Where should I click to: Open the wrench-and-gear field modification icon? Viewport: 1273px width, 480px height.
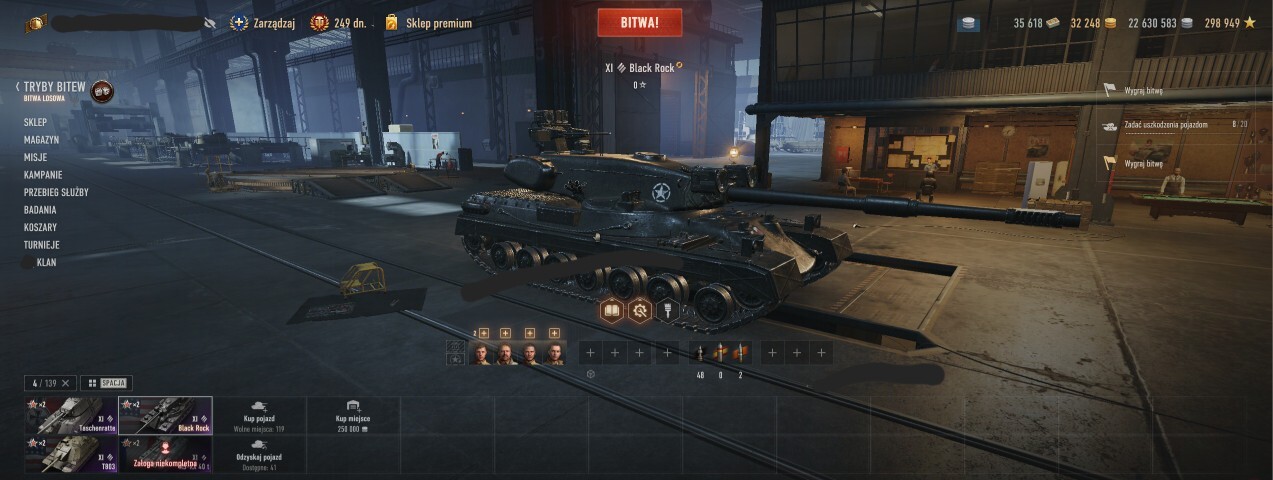coord(640,311)
